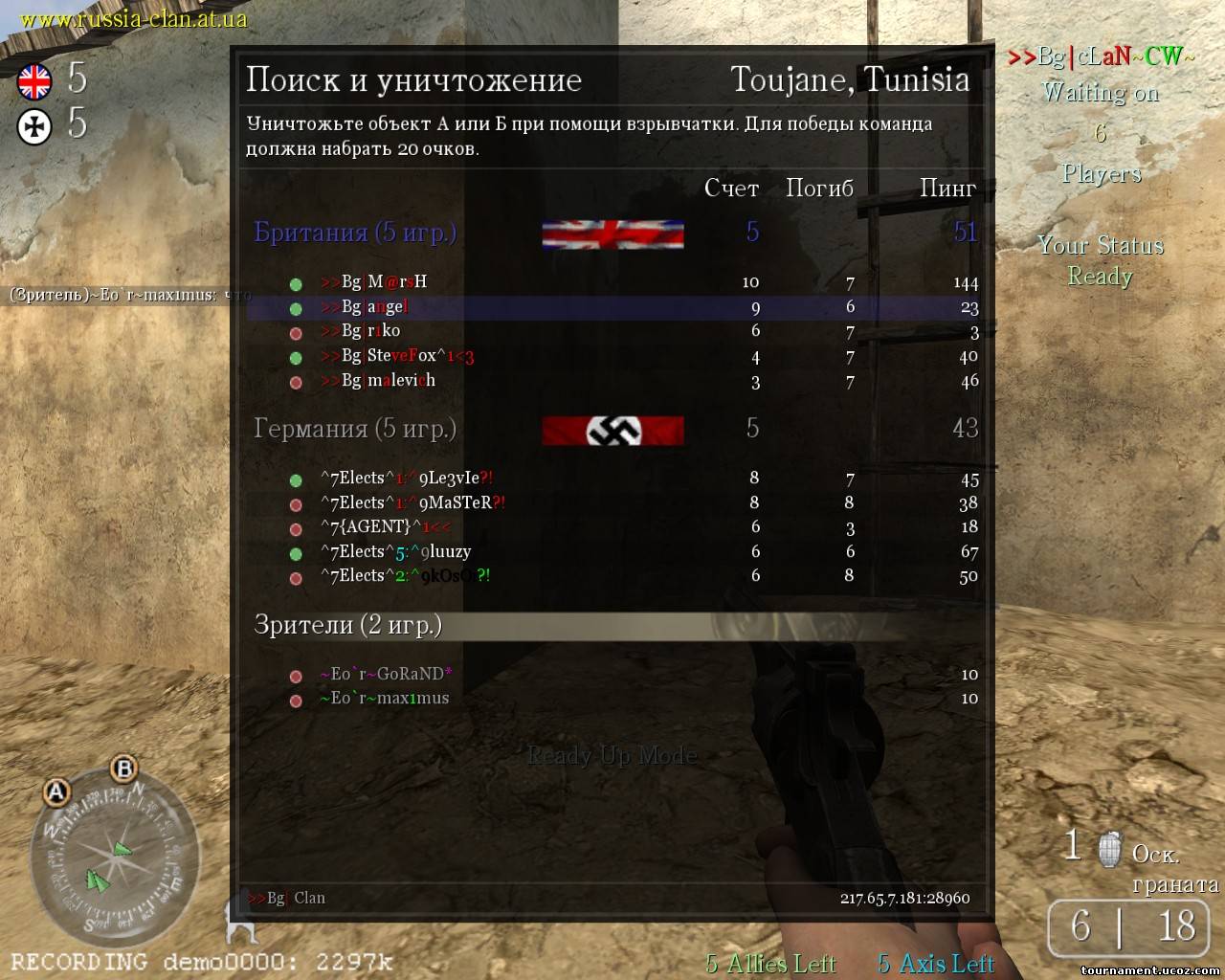Click the German cross team icon
This screenshot has width=1225, height=980.
coord(35,126)
